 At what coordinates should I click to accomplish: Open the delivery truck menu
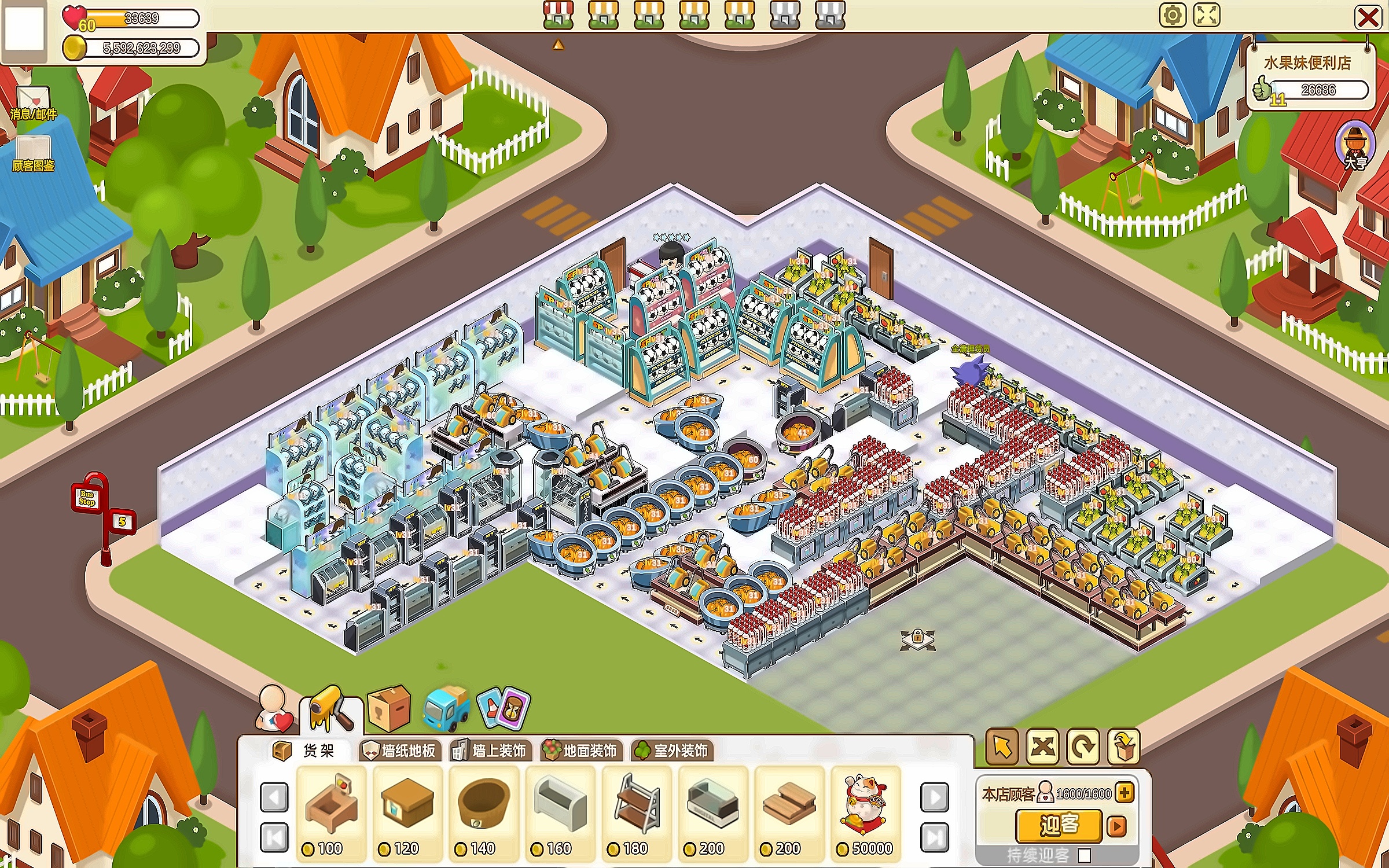pyautogui.click(x=446, y=708)
